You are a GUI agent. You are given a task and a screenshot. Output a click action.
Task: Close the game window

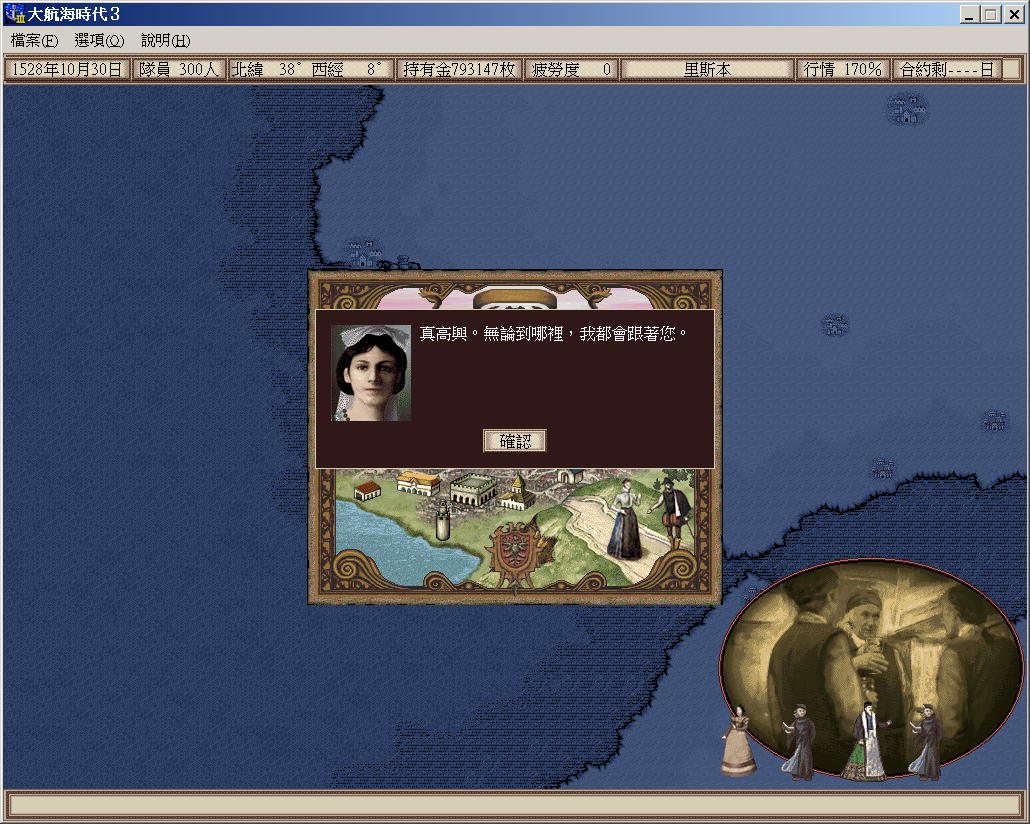click(1012, 14)
